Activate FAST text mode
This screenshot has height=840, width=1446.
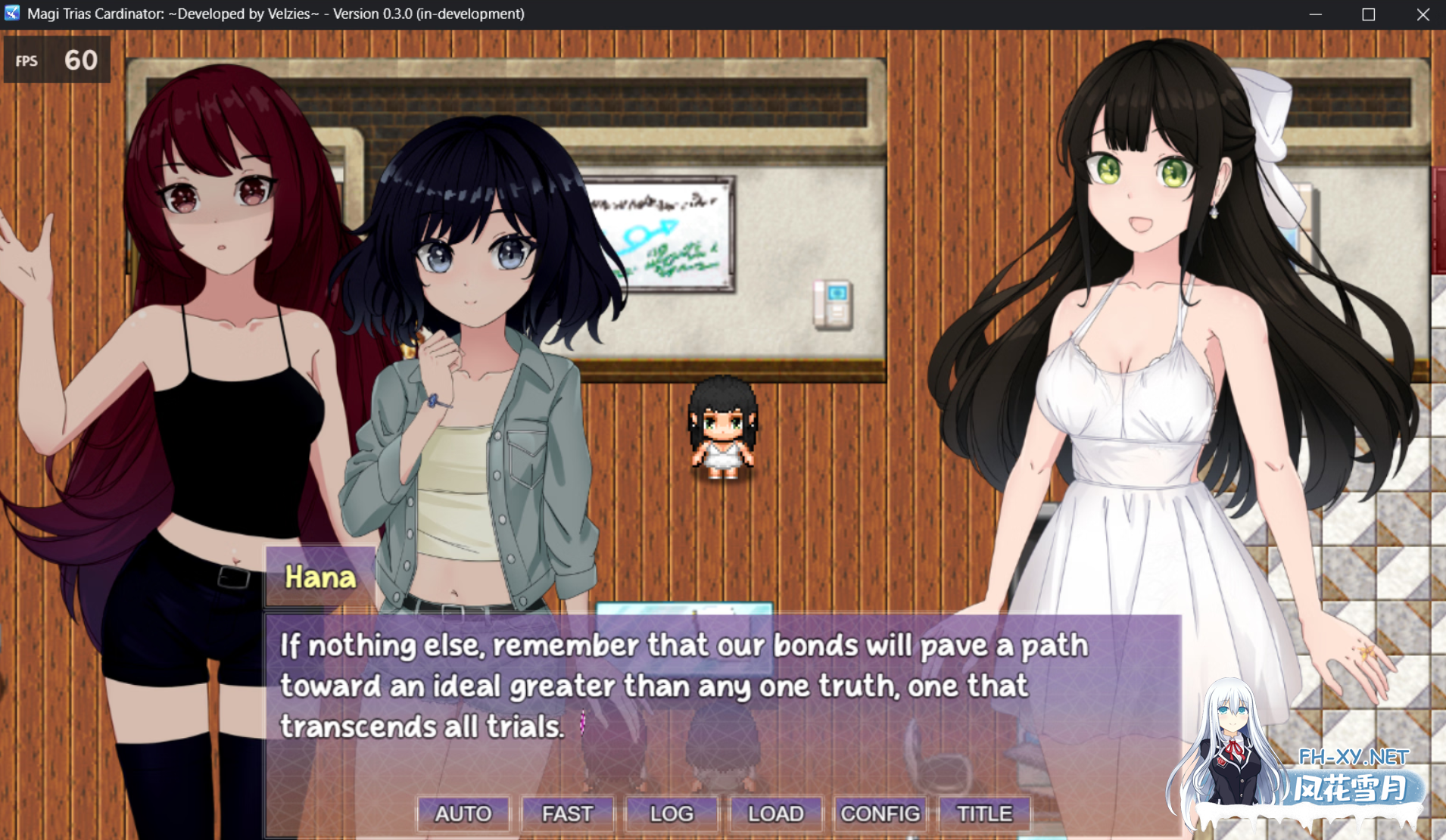pos(566,814)
